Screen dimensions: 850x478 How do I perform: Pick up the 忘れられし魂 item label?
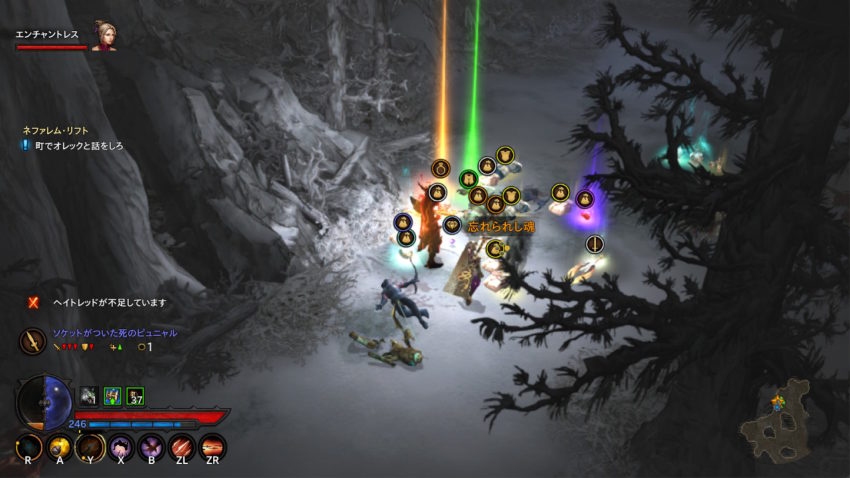(x=501, y=227)
